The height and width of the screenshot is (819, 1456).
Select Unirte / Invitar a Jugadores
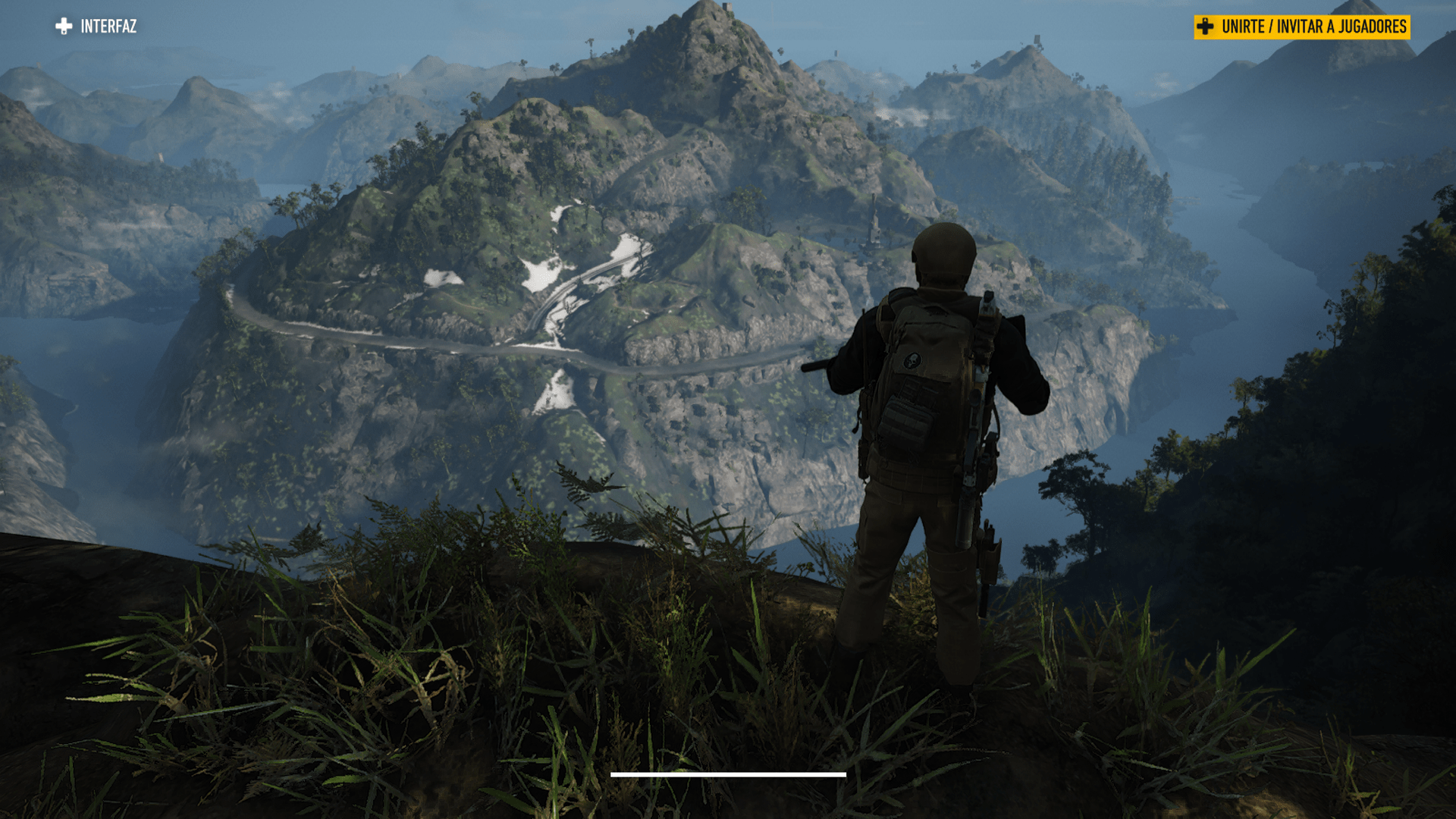point(1301,27)
